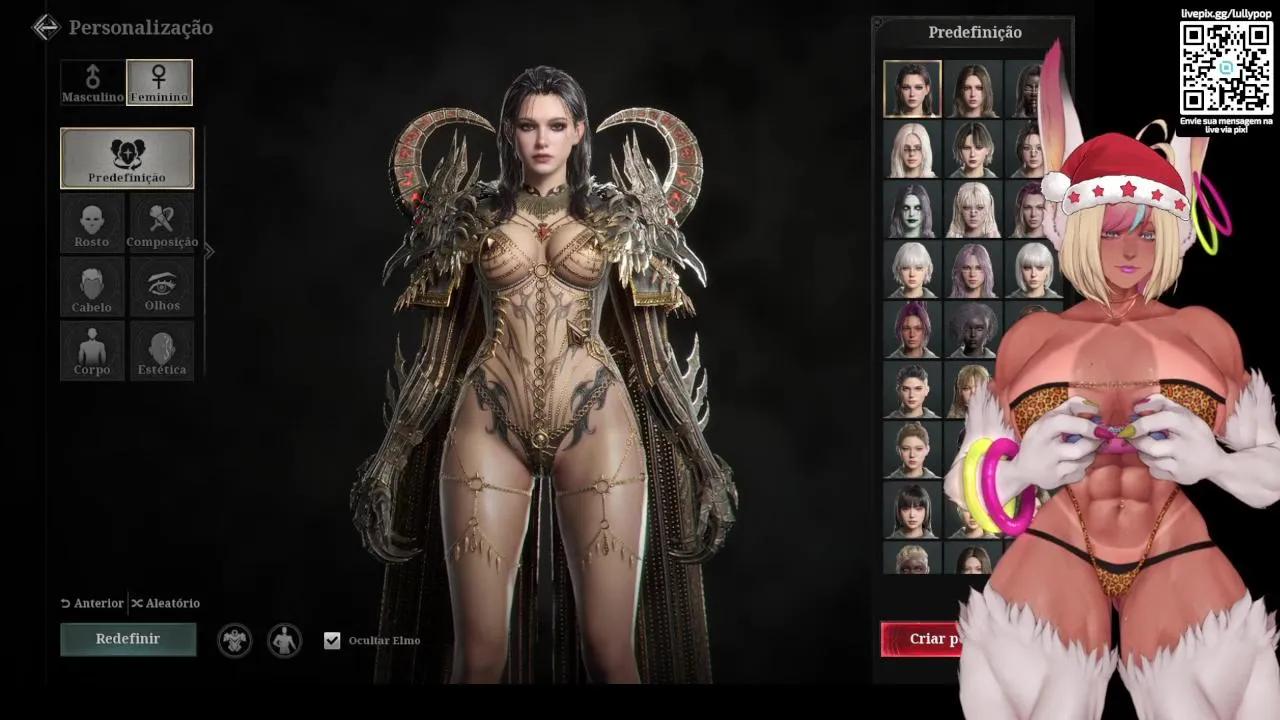Viewport: 1280px width, 720px height.
Task: Click the armor preview icon beside Redefinir
Action: [x=235, y=640]
